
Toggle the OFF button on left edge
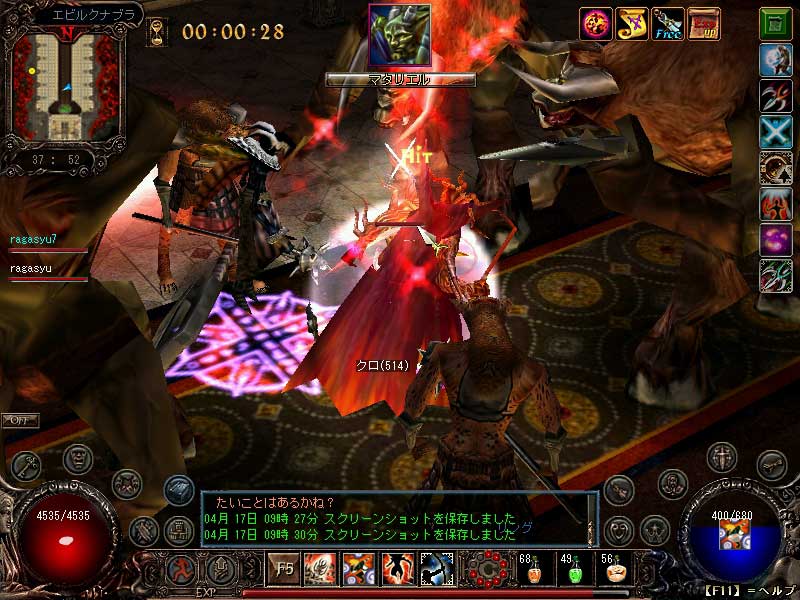19,419
